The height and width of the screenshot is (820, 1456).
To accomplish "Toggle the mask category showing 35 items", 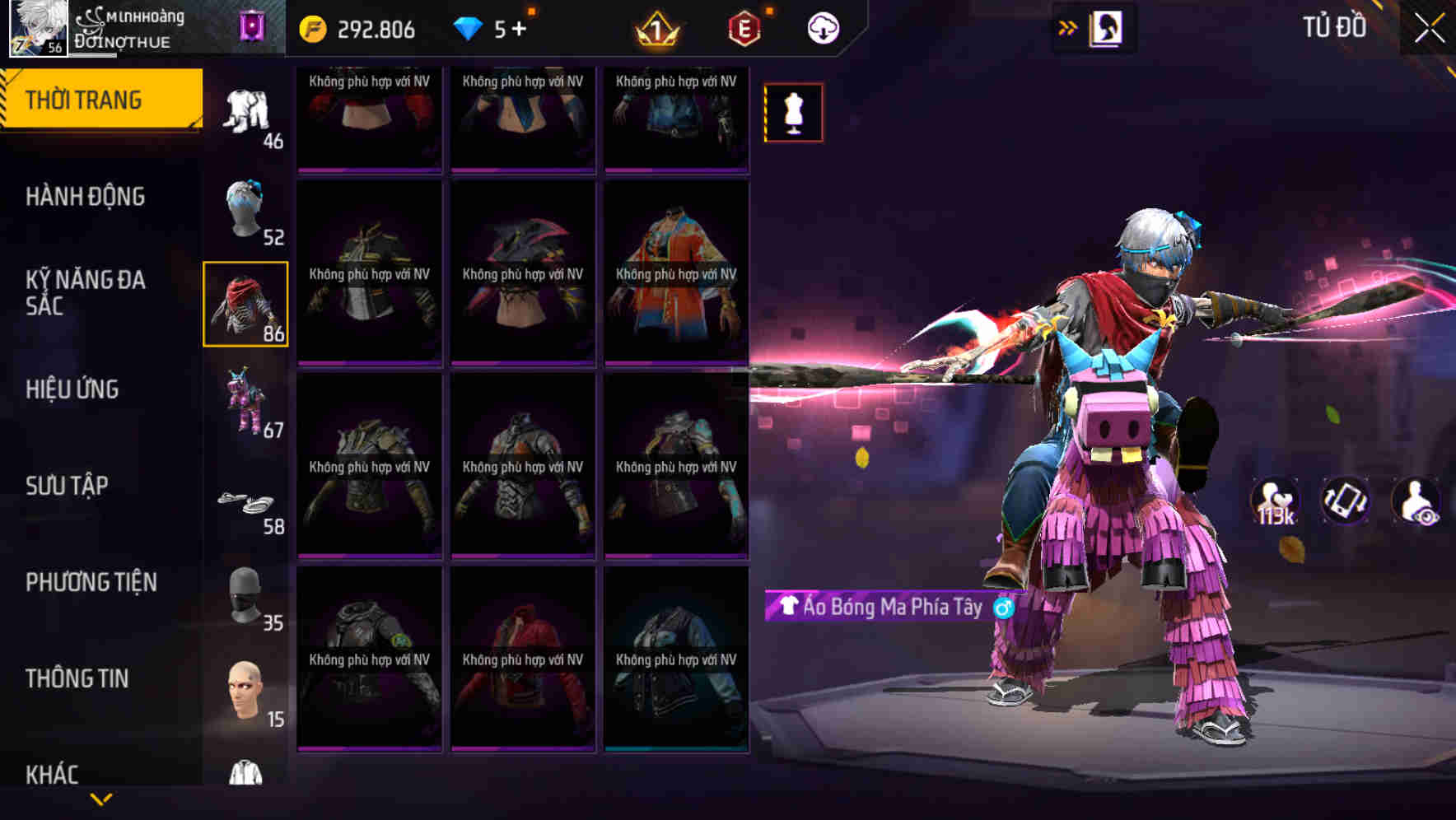I will coord(245,593).
